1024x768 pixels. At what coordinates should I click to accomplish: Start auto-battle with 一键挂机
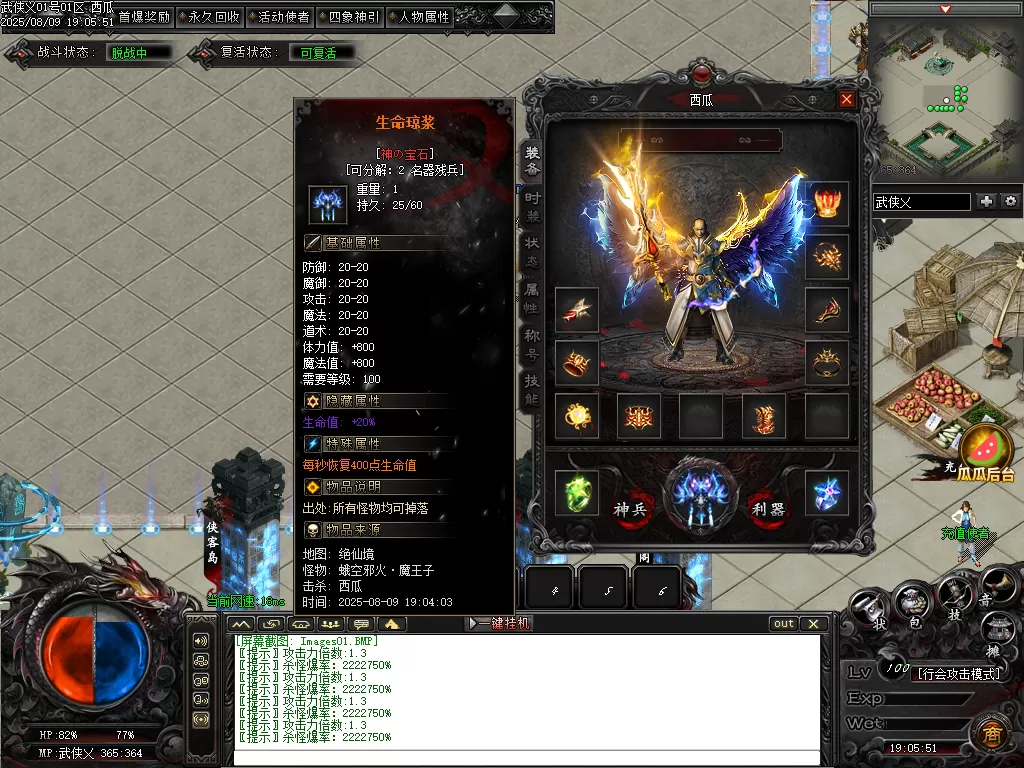pos(500,623)
